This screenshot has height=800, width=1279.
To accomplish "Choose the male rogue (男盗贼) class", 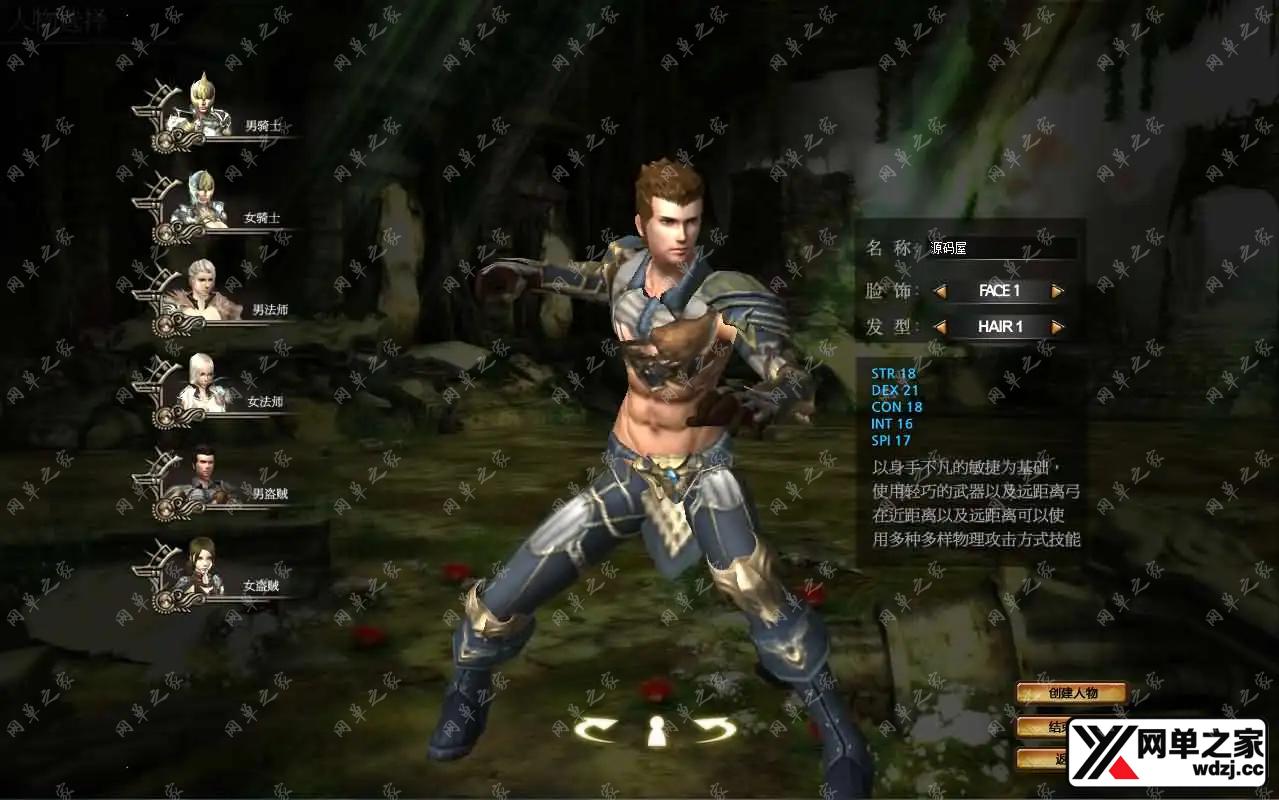I will coord(205,477).
